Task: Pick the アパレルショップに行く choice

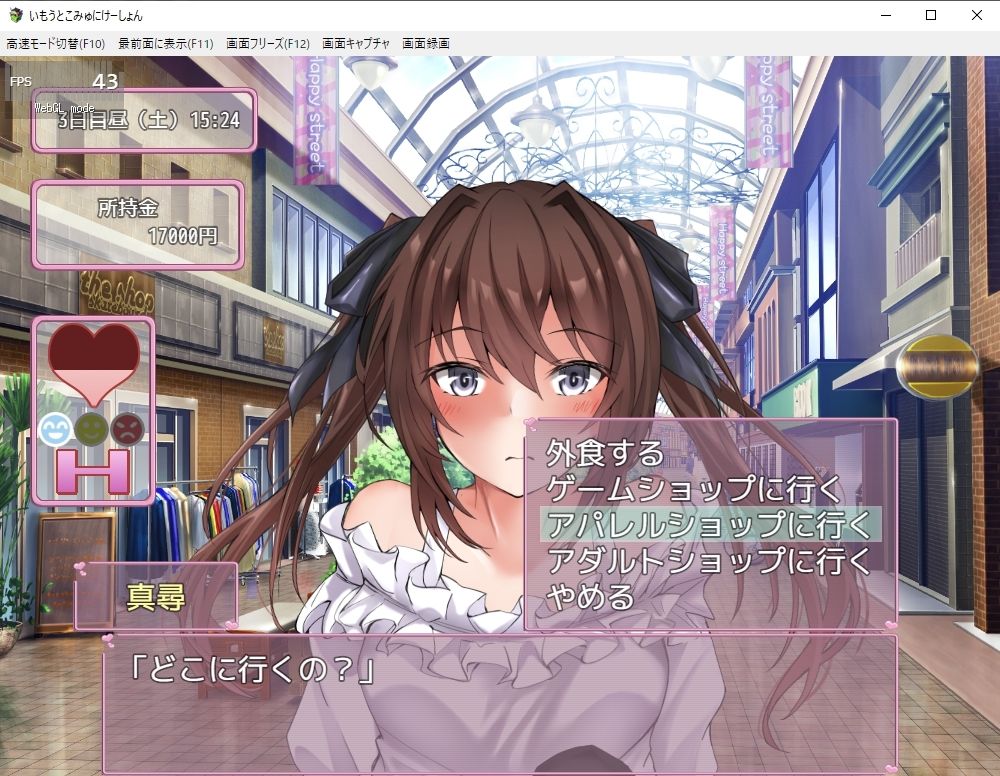Action: (x=709, y=525)
